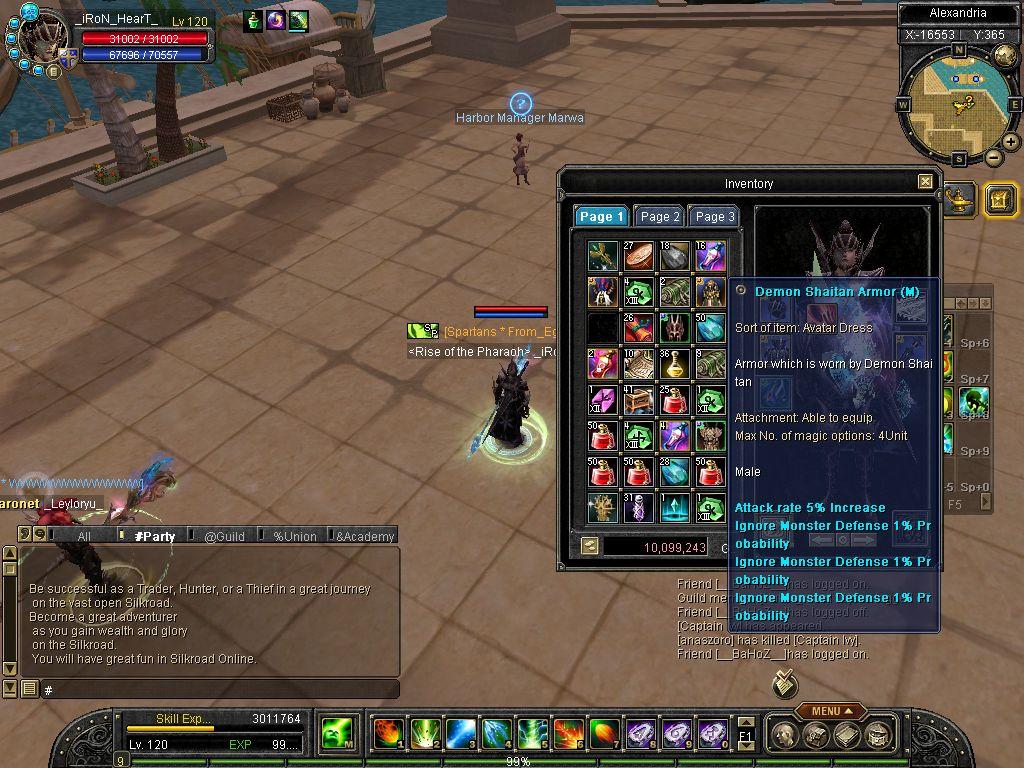The height and width of the screenshot is (768, 1024).
Task: Open the MENU expander on action bar
Action: click(832, 711)
